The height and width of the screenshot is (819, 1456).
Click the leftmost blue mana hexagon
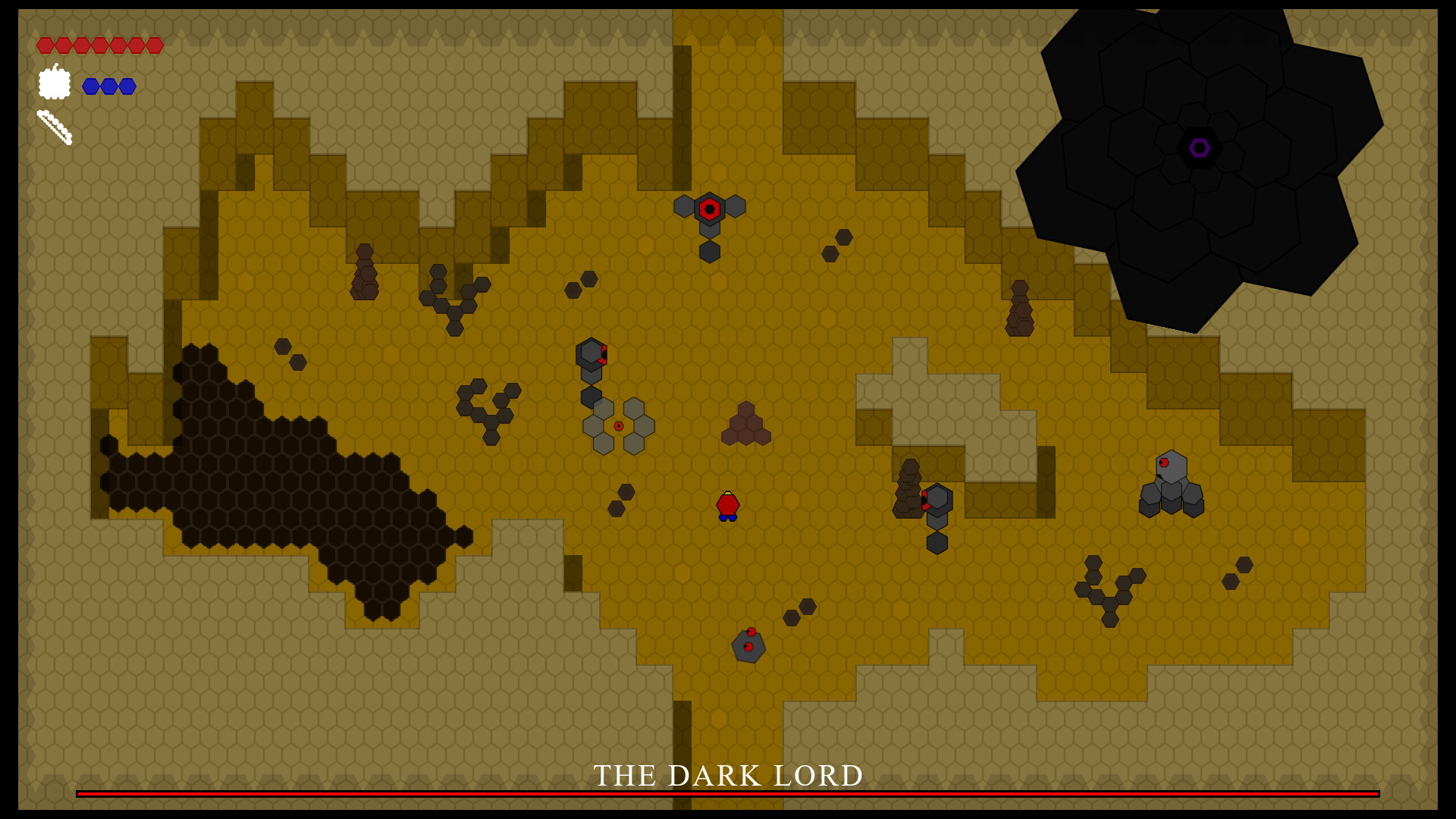pyautogui.click(x=89, y=86)
